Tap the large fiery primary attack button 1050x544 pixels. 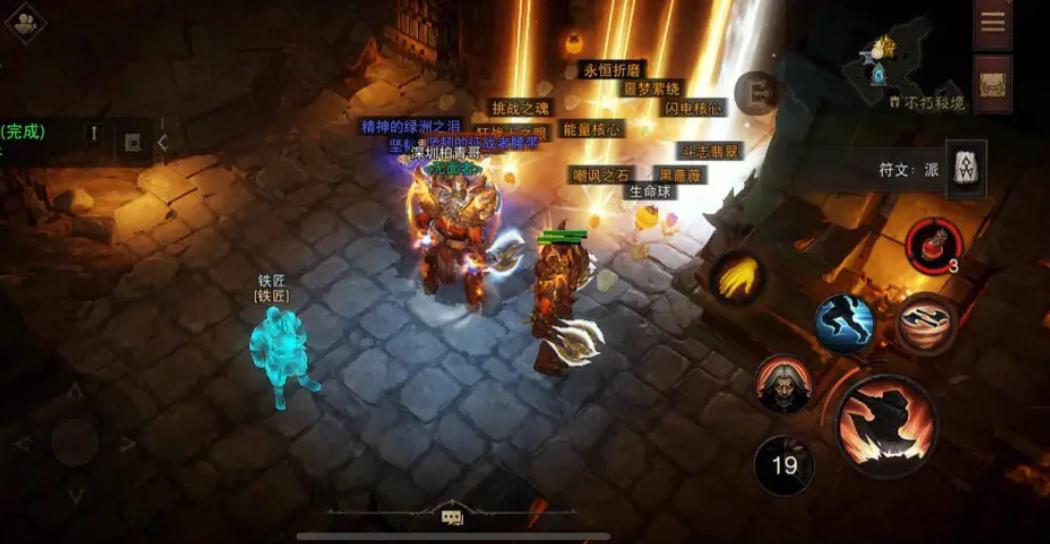click(x=886, y=420)
